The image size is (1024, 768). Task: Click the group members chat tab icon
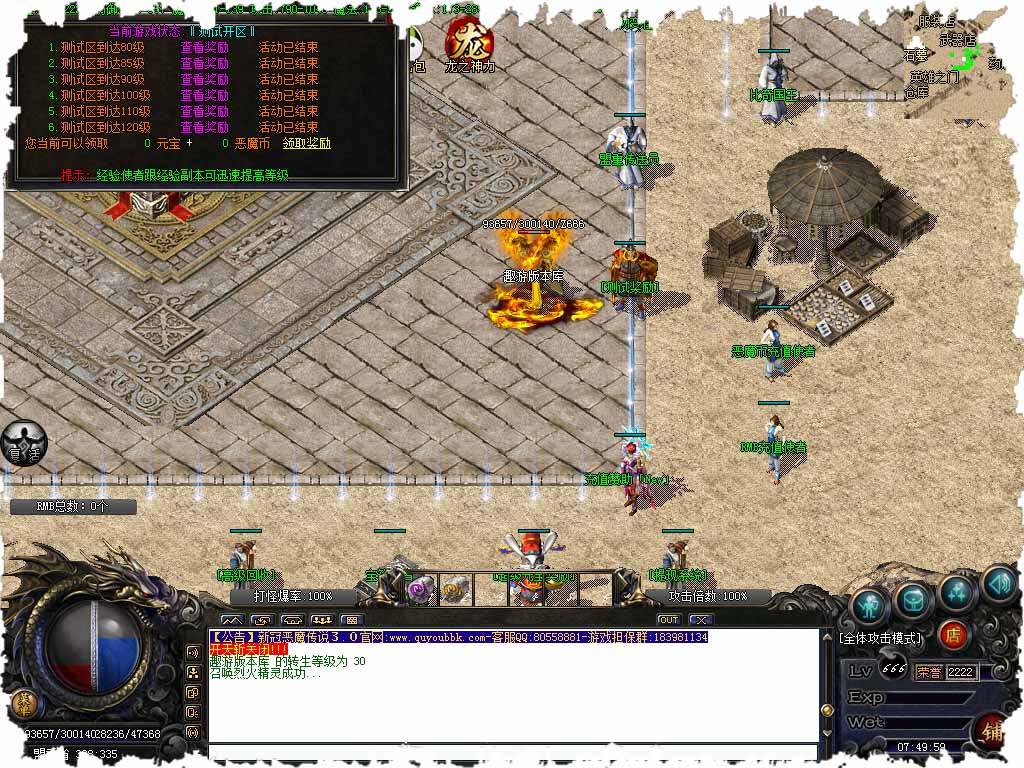(322, 620)
